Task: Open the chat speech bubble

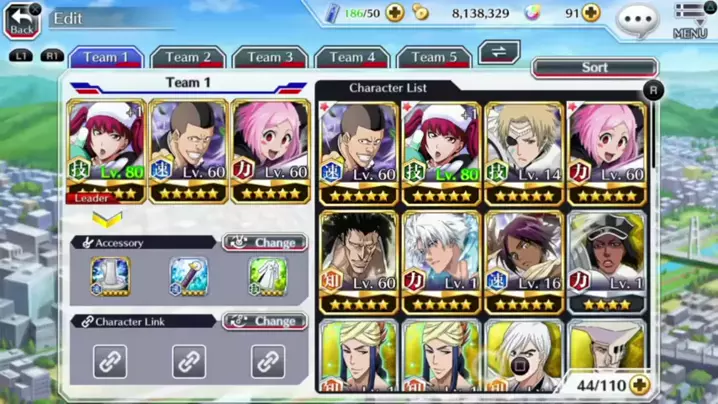Action: (637, 17)
